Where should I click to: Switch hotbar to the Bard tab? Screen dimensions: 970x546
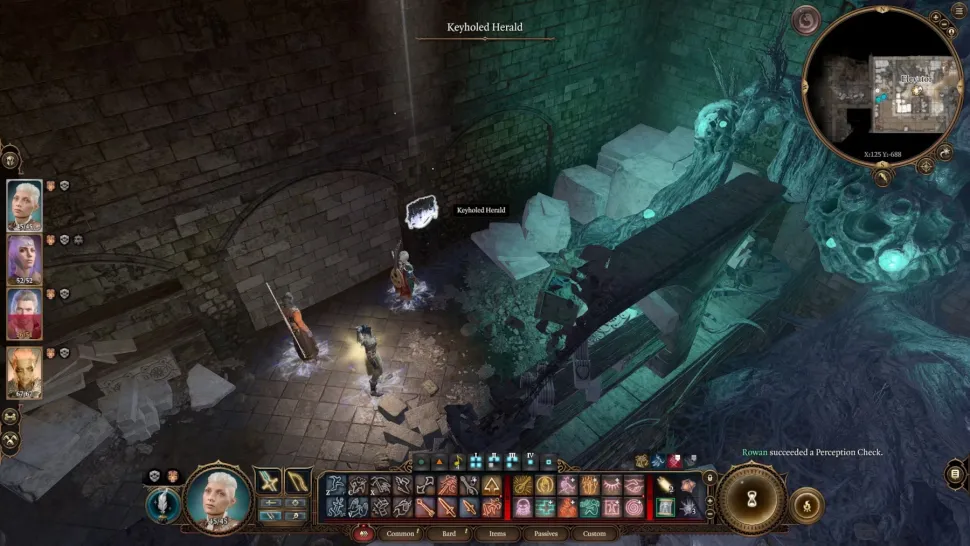[448, 533]
